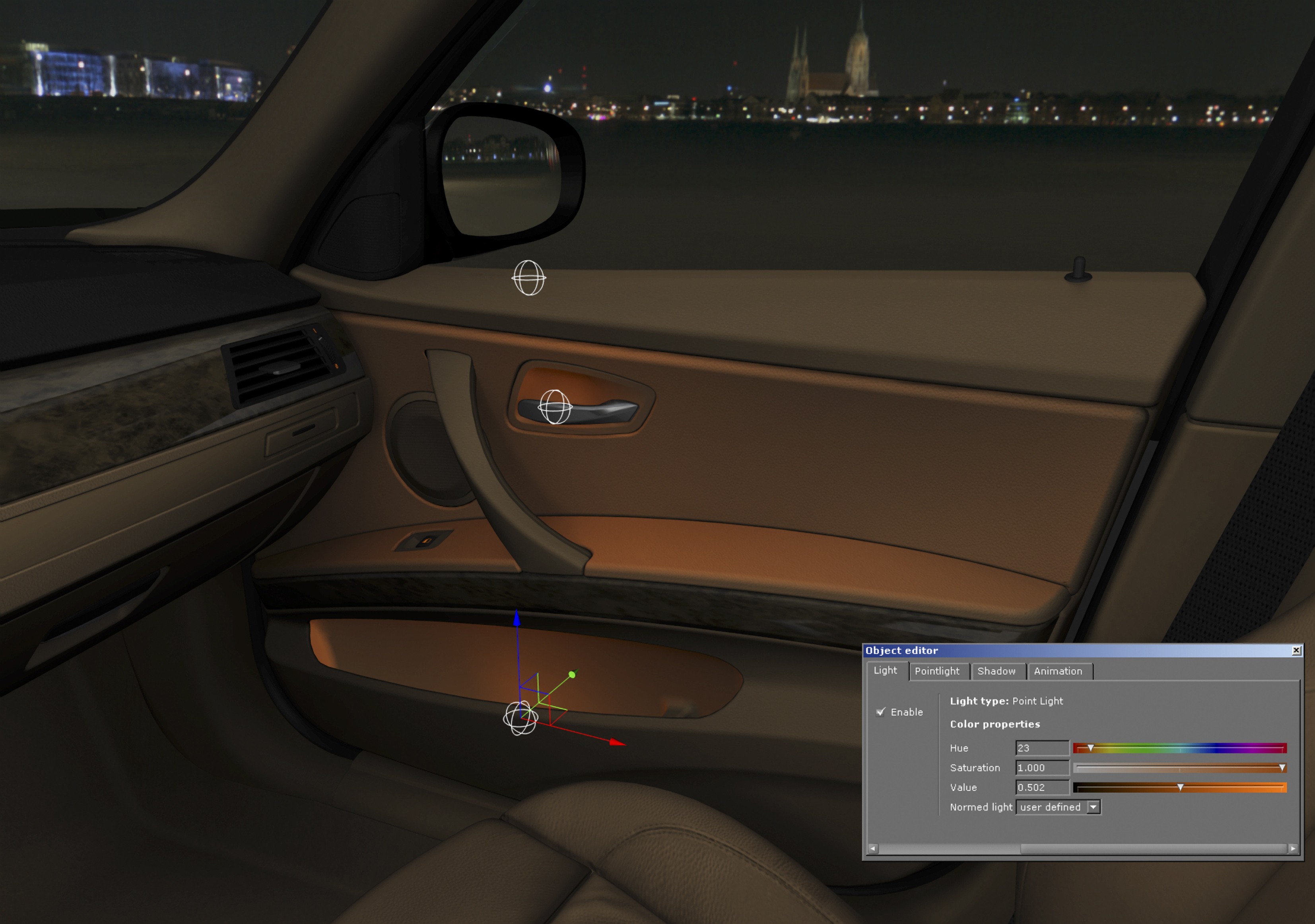1315x924 pixels.
Task: Close the Object editor window
Action: [1296, 650]
